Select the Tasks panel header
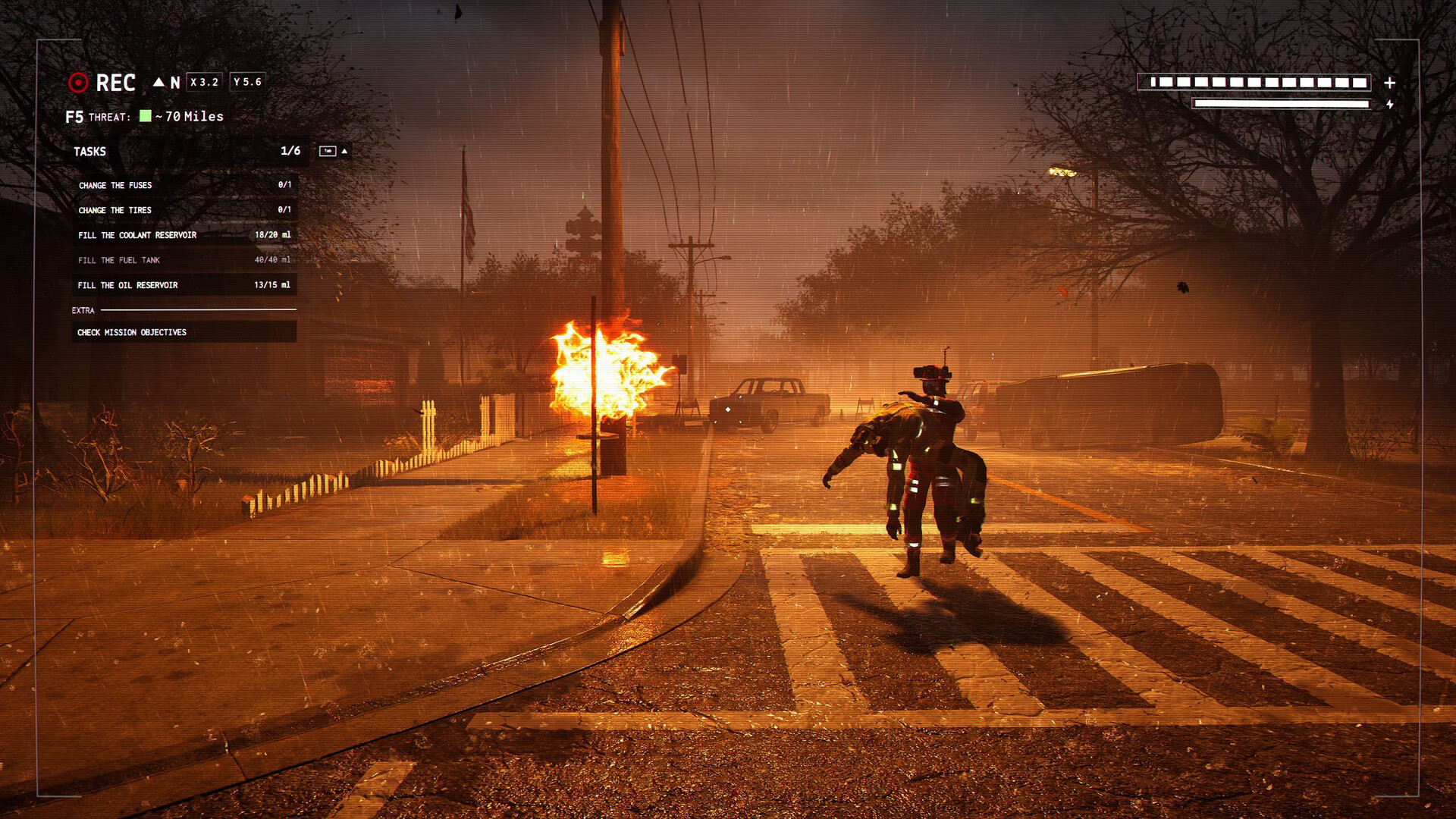The height and width of the screenshot is (819, 1456). coord(89,151)
